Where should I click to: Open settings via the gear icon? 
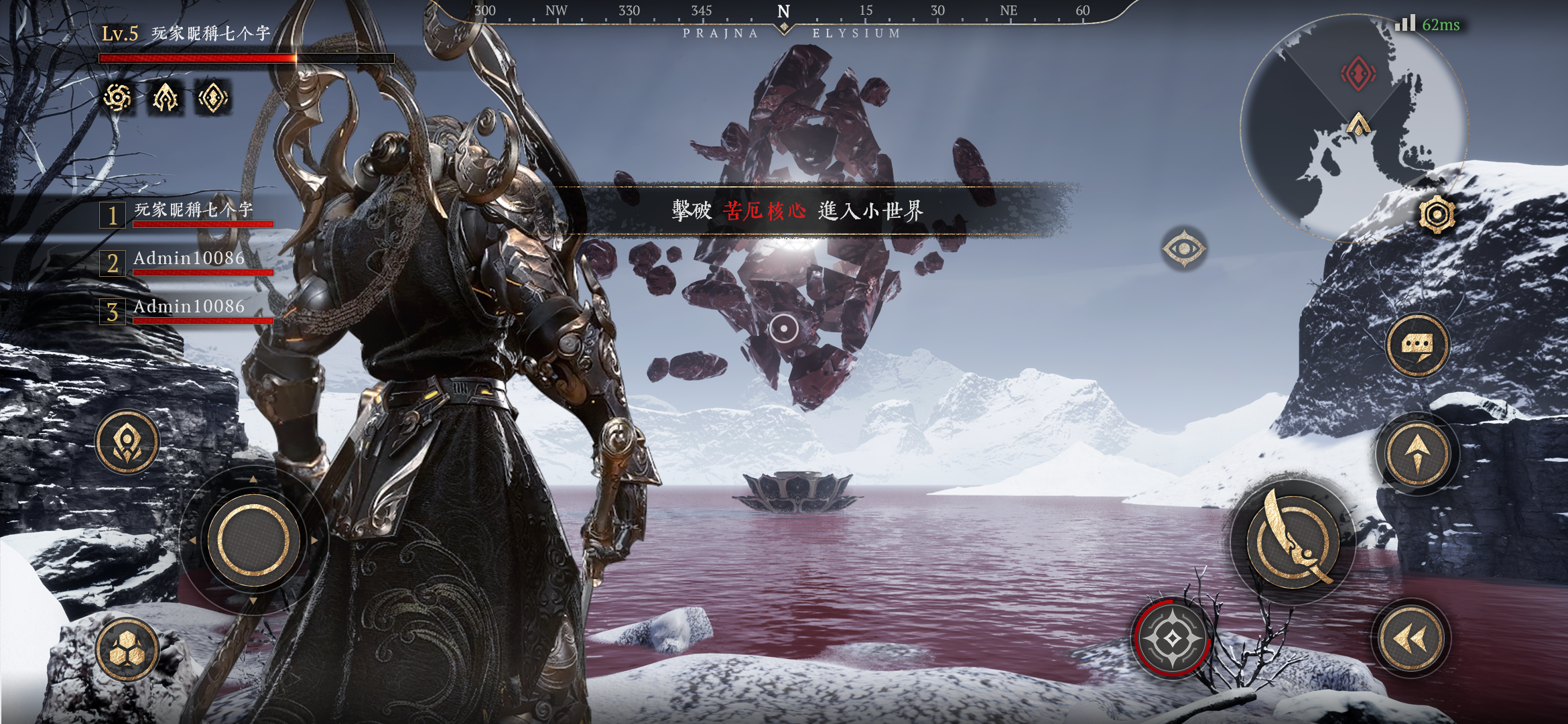coord(1436,215)
